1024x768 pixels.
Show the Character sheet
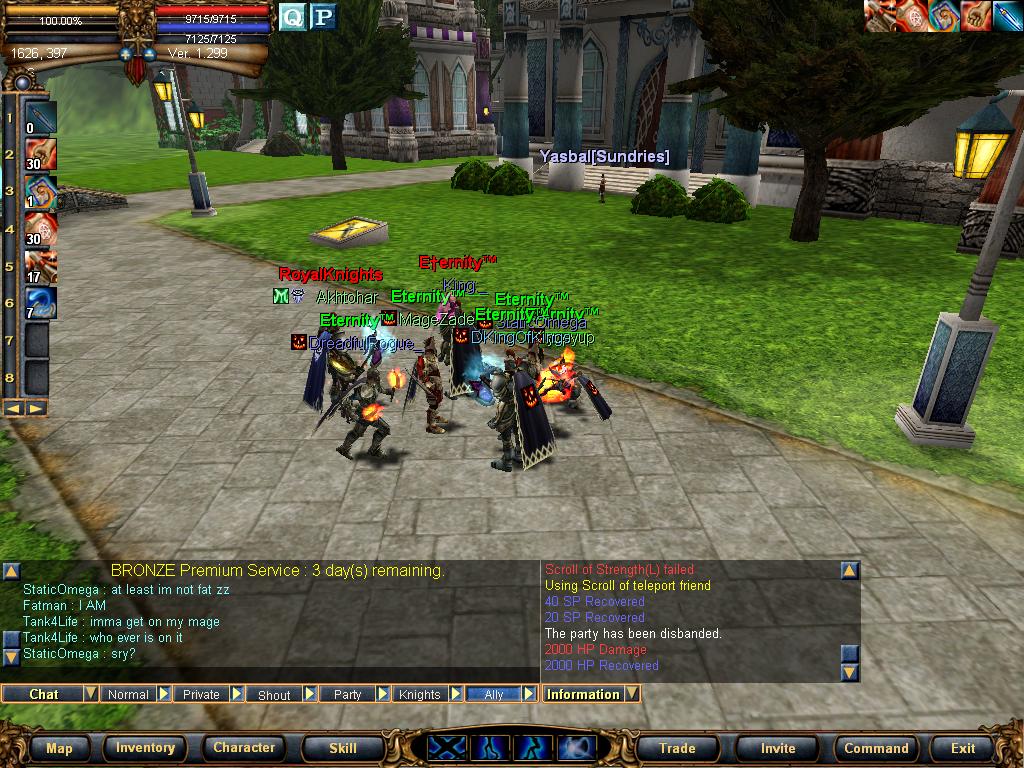244,748
